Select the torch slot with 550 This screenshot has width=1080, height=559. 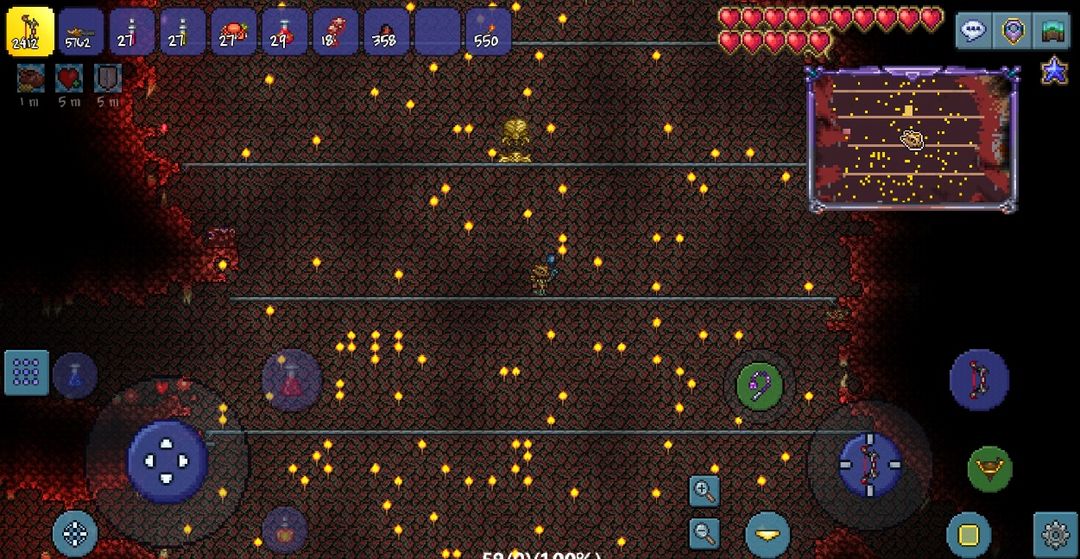(488, 31)
